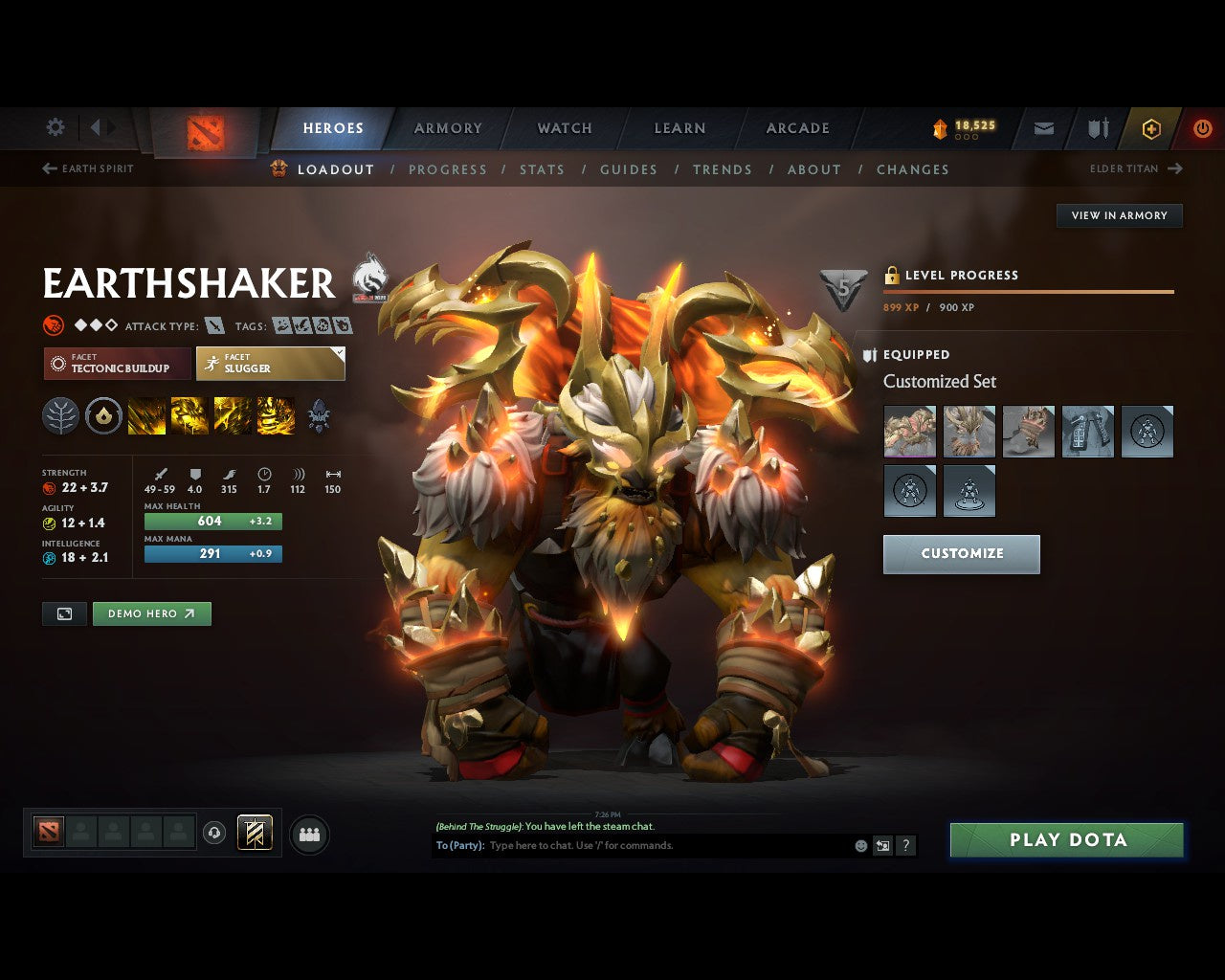The image size is (1225, 980).
Task: Toggle the hero showcase view beside Demo Hero
Action: (64, 613)
